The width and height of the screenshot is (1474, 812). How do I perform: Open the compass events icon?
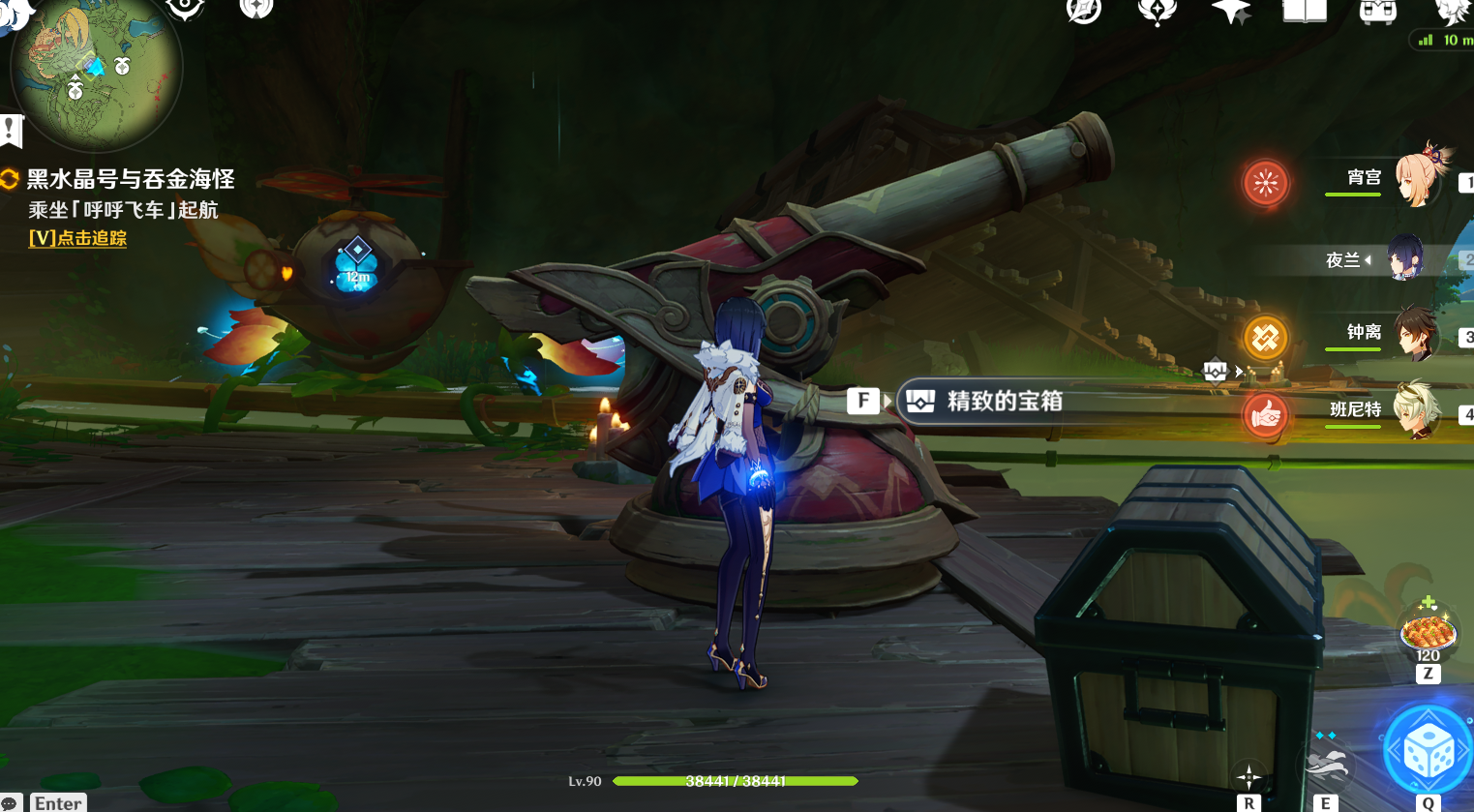(1084, 11)
